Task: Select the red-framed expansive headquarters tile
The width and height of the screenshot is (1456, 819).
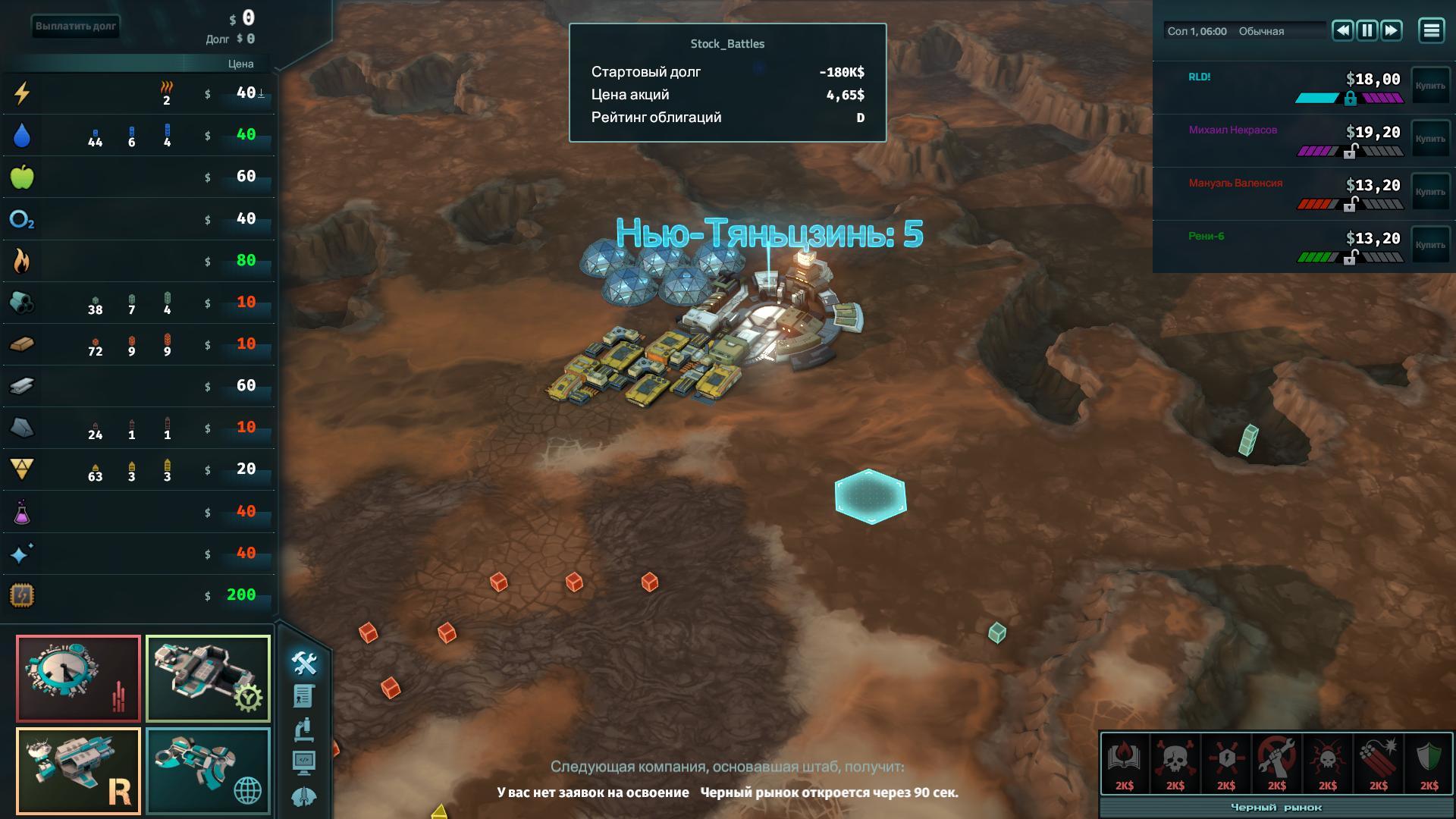Action: coord(79,678)
